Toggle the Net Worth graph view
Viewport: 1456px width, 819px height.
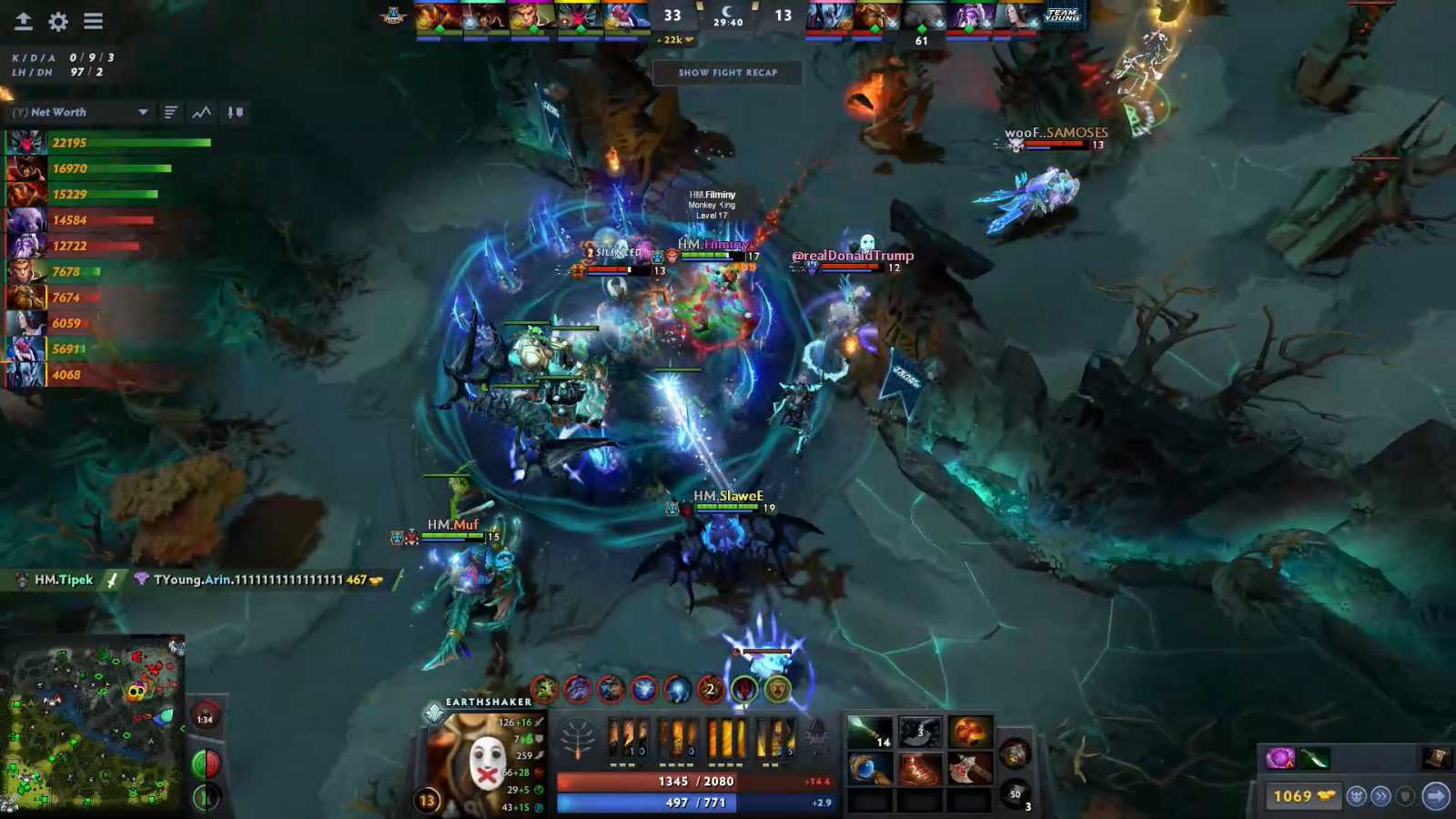tap(200, 112)
